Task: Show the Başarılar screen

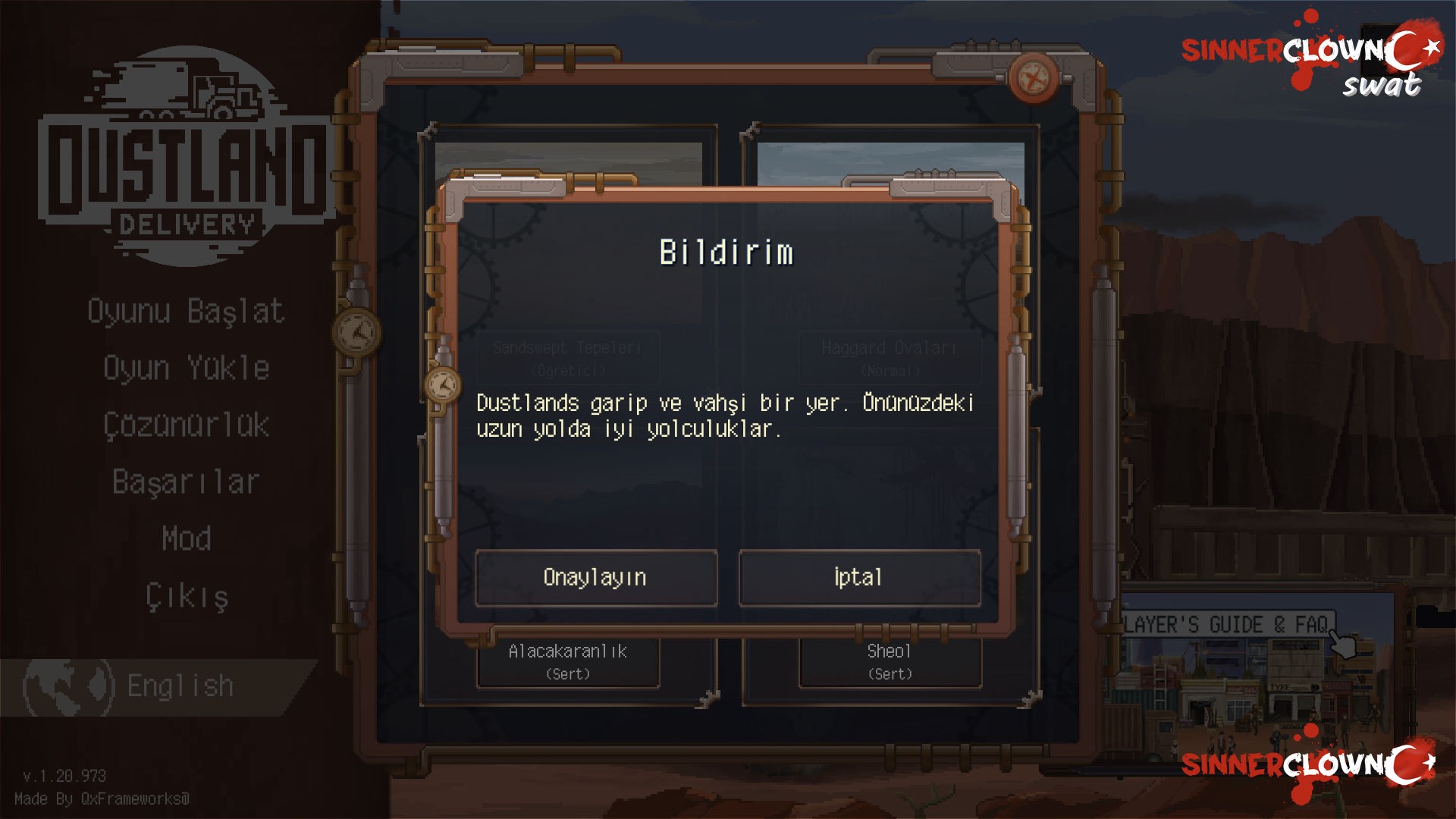Action: click(187, 482)
